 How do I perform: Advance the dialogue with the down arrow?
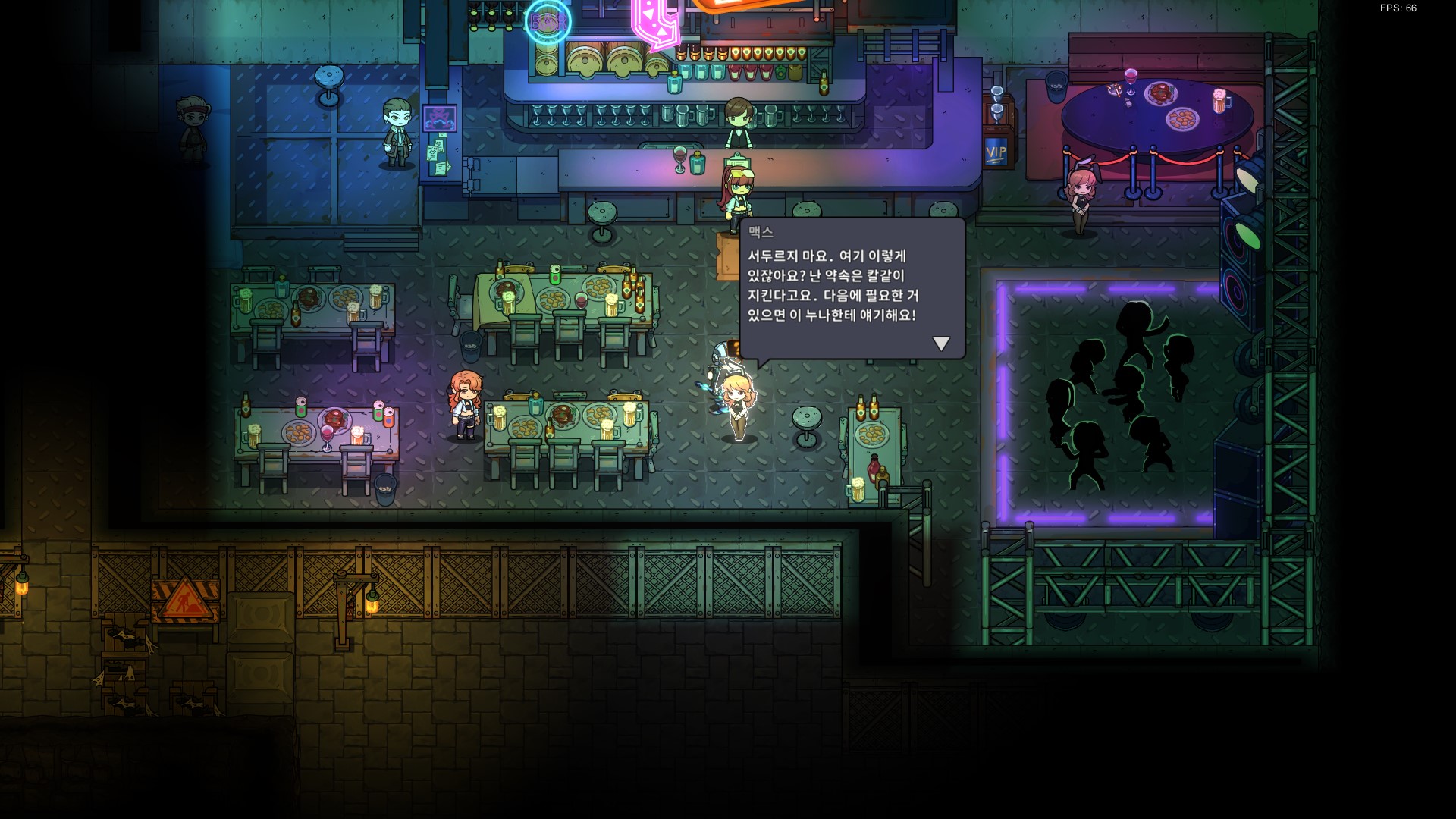[941, 344]
